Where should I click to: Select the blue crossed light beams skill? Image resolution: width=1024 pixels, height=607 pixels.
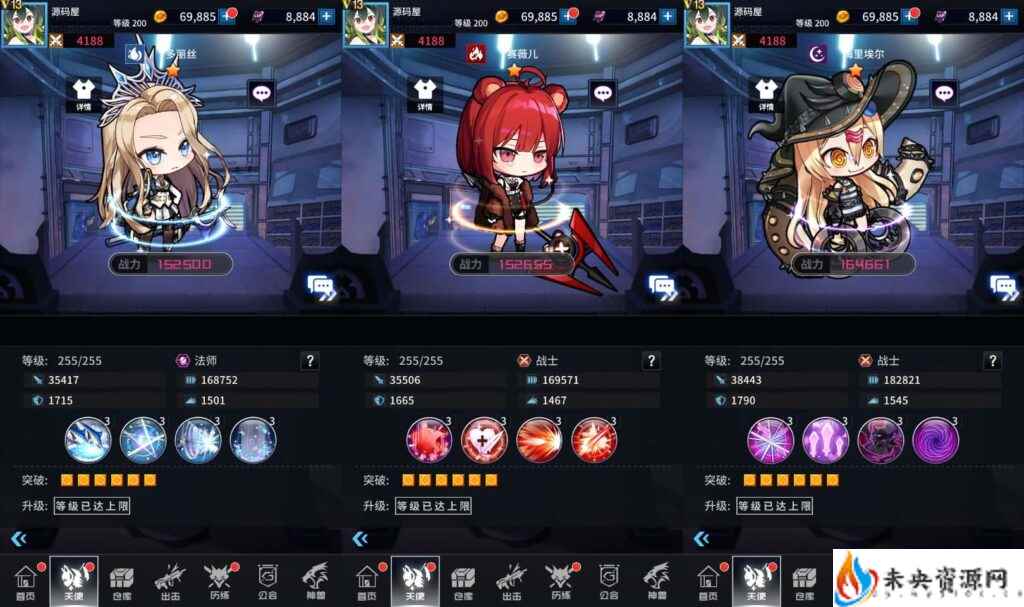click(142, 439)
